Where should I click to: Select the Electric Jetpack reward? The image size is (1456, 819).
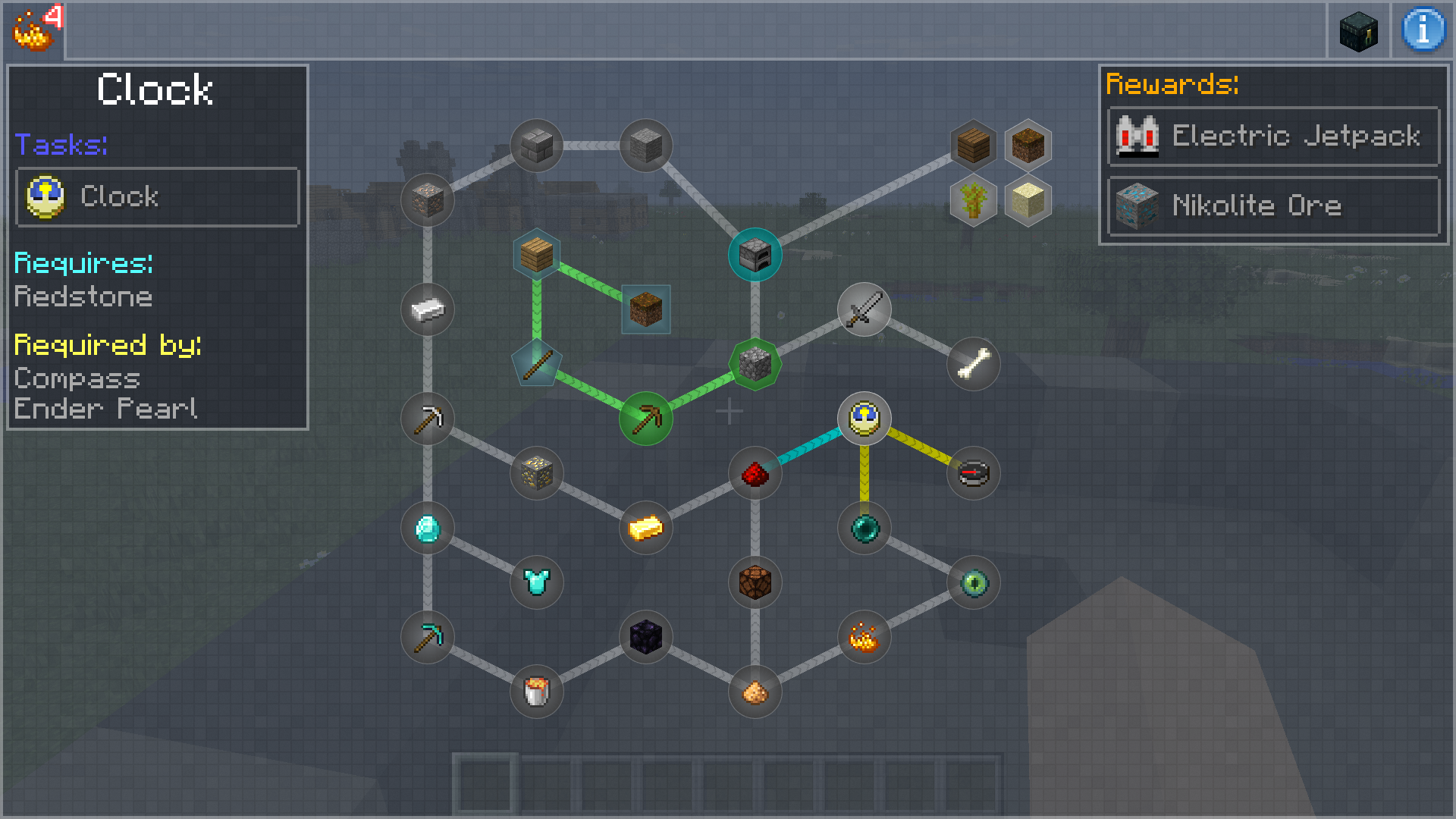point(1273,136)
